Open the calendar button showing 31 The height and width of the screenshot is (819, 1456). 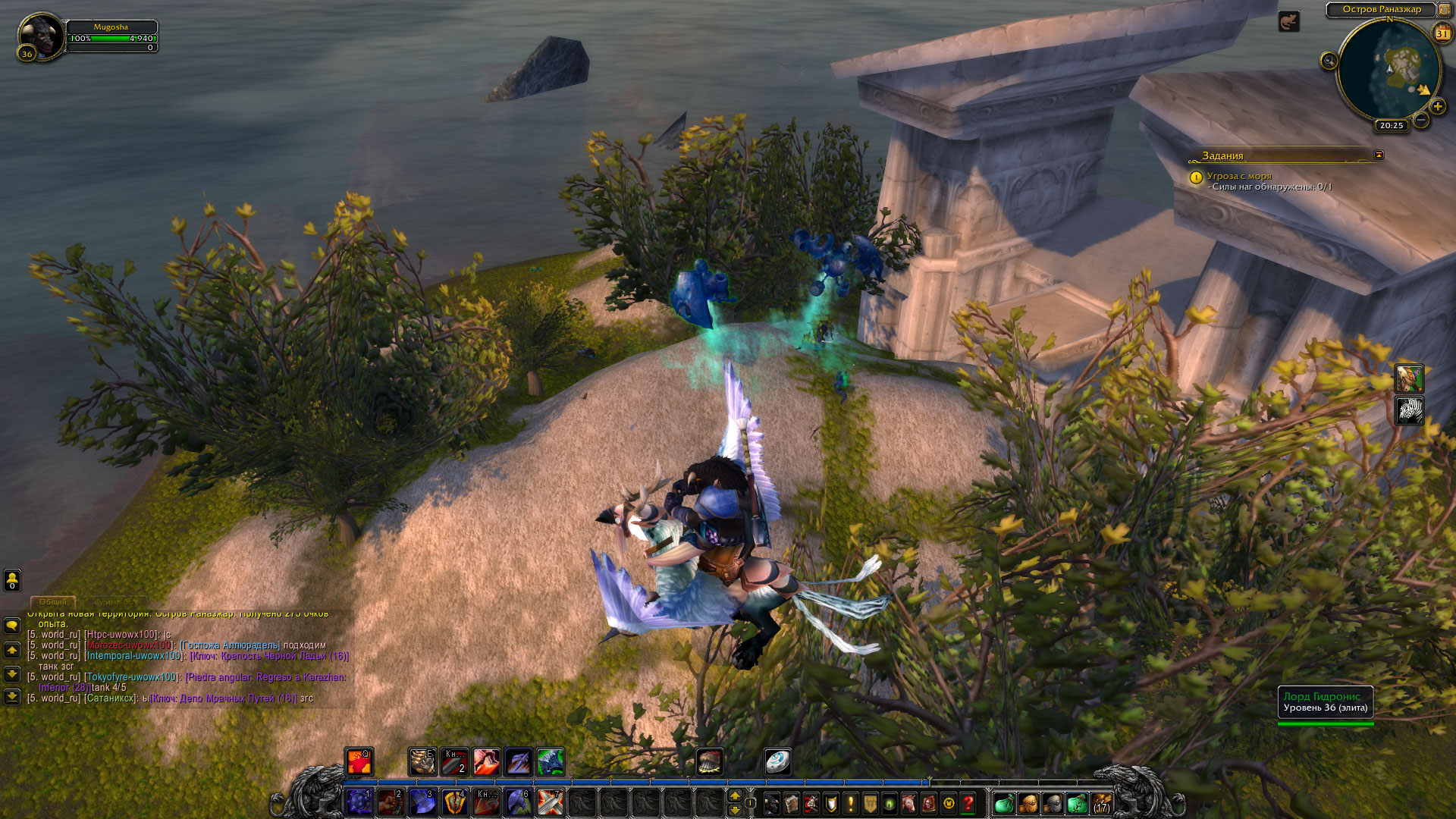point(1442,33)
